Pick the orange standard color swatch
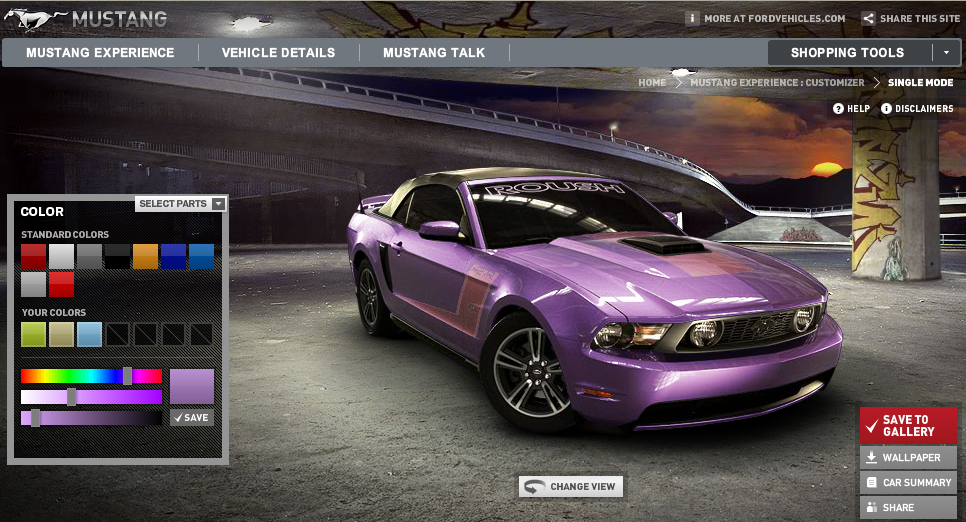 click(x=146, y=256)
